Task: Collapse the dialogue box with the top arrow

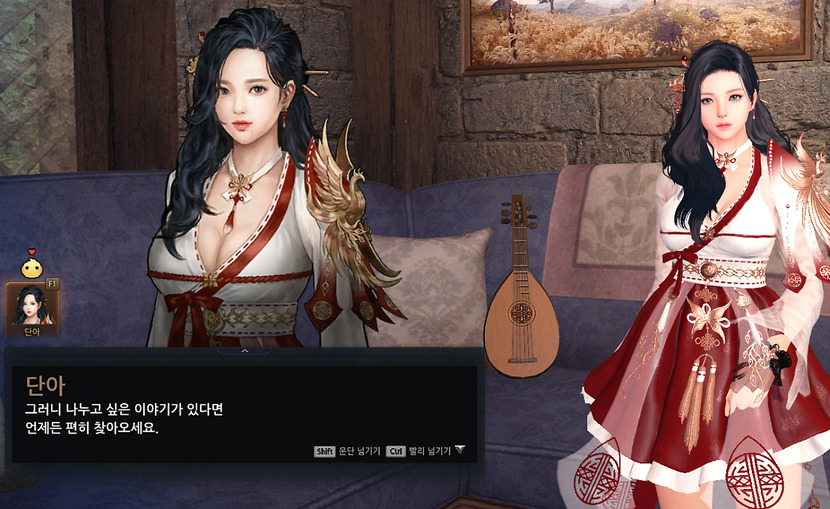Action: 245,351
